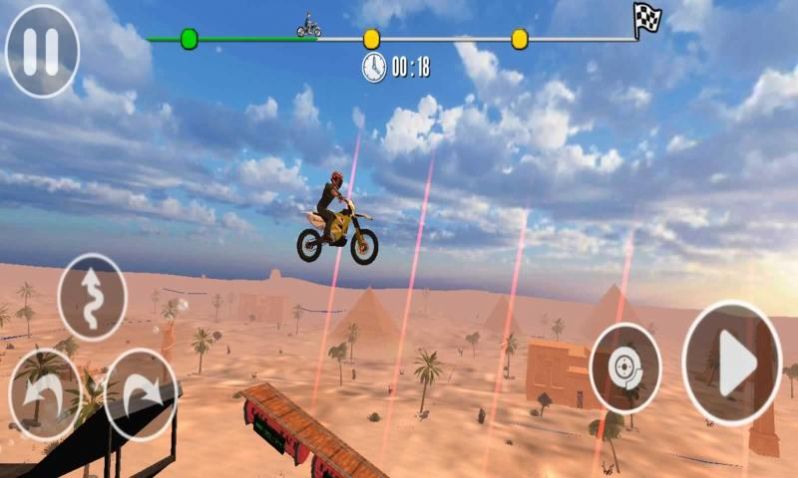Activate the winding-arrow reset button
Screen dimensions: 798x478
92,297
